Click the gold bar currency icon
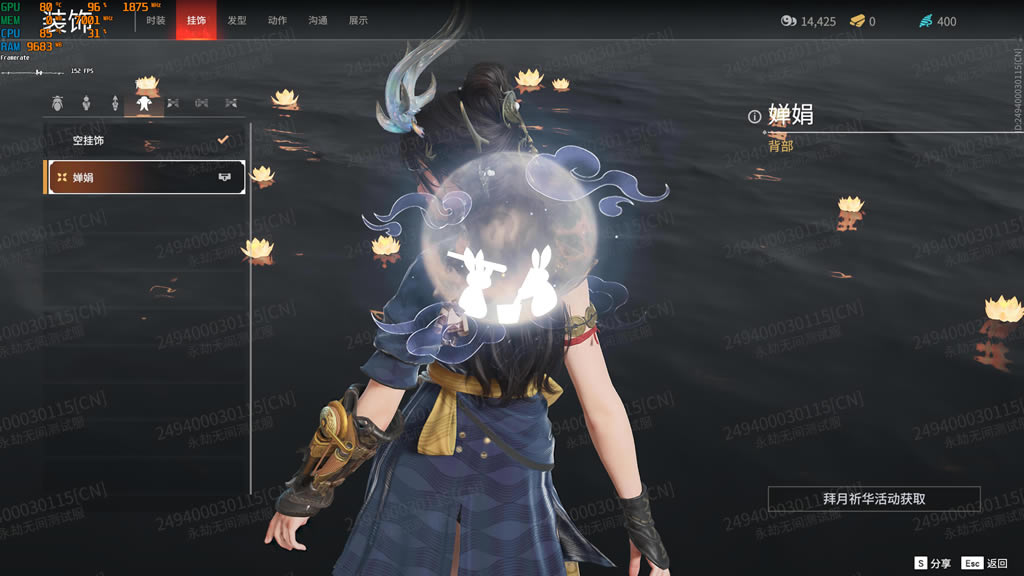 point(857,21)
